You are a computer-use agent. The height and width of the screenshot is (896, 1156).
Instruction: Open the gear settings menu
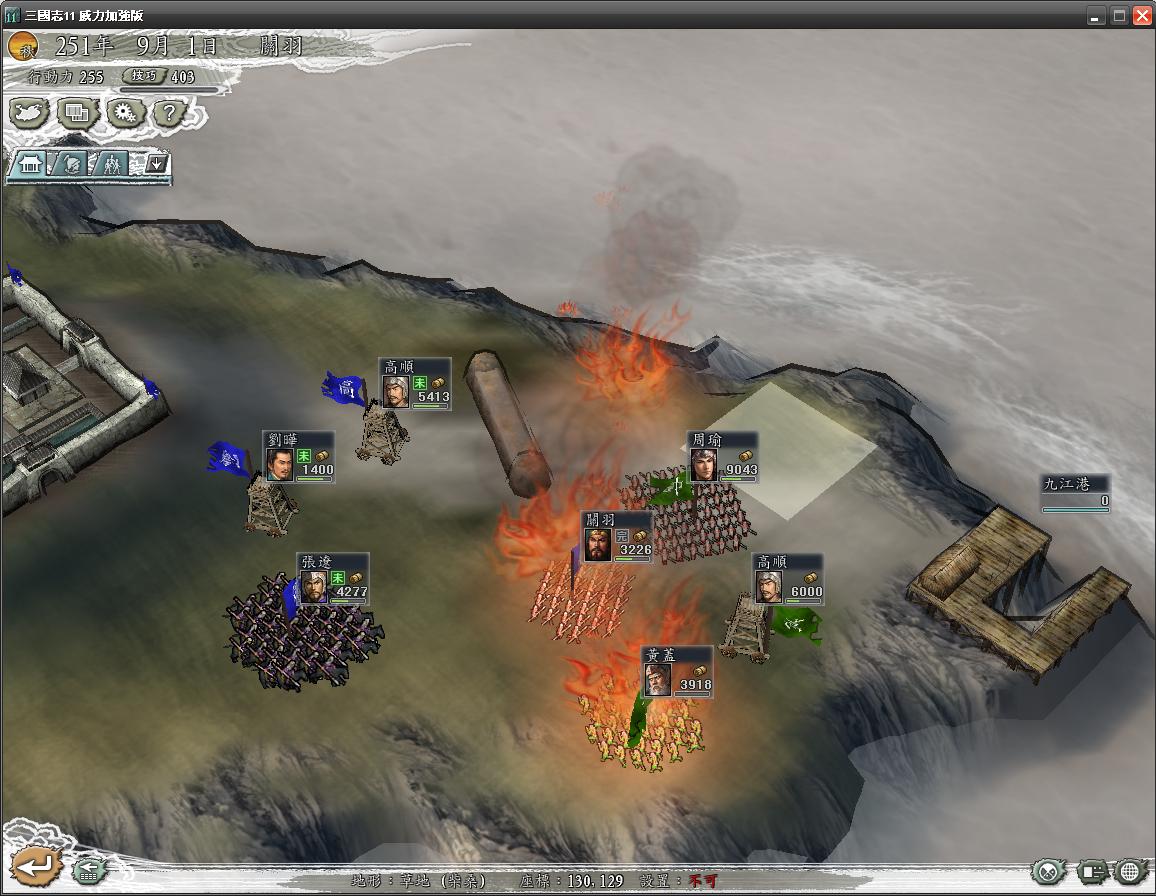click(x=124, y=113)
